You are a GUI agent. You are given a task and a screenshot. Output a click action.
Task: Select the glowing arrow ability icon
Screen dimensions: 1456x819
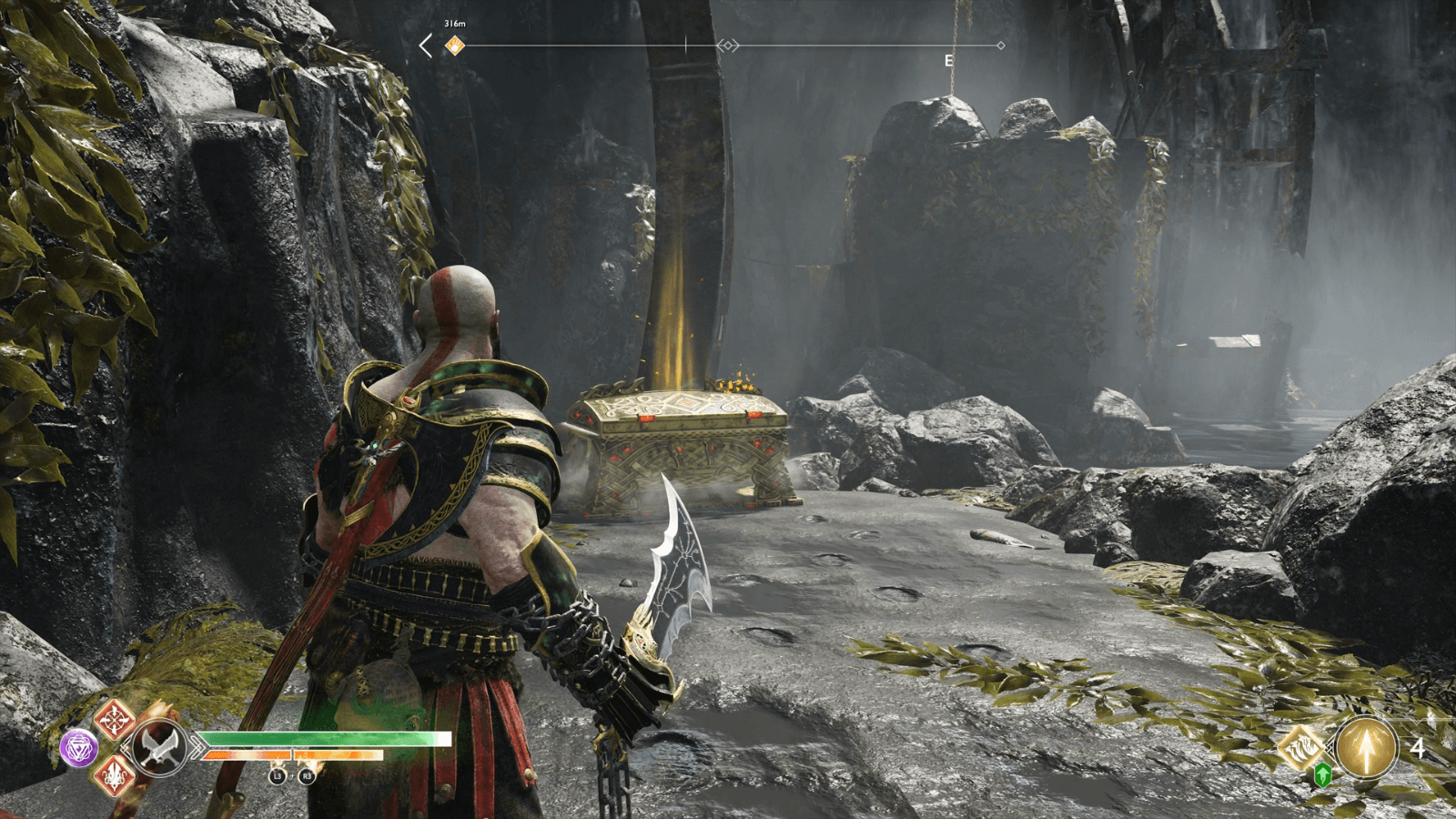1368,748
